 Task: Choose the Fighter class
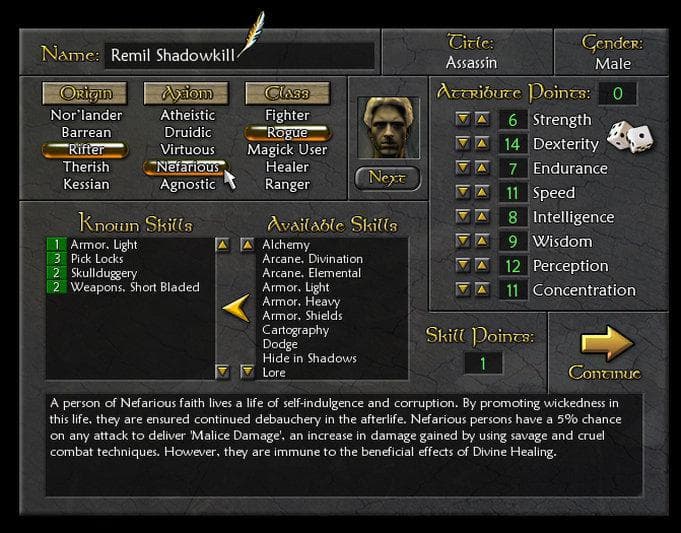click(x=287, y=115)
